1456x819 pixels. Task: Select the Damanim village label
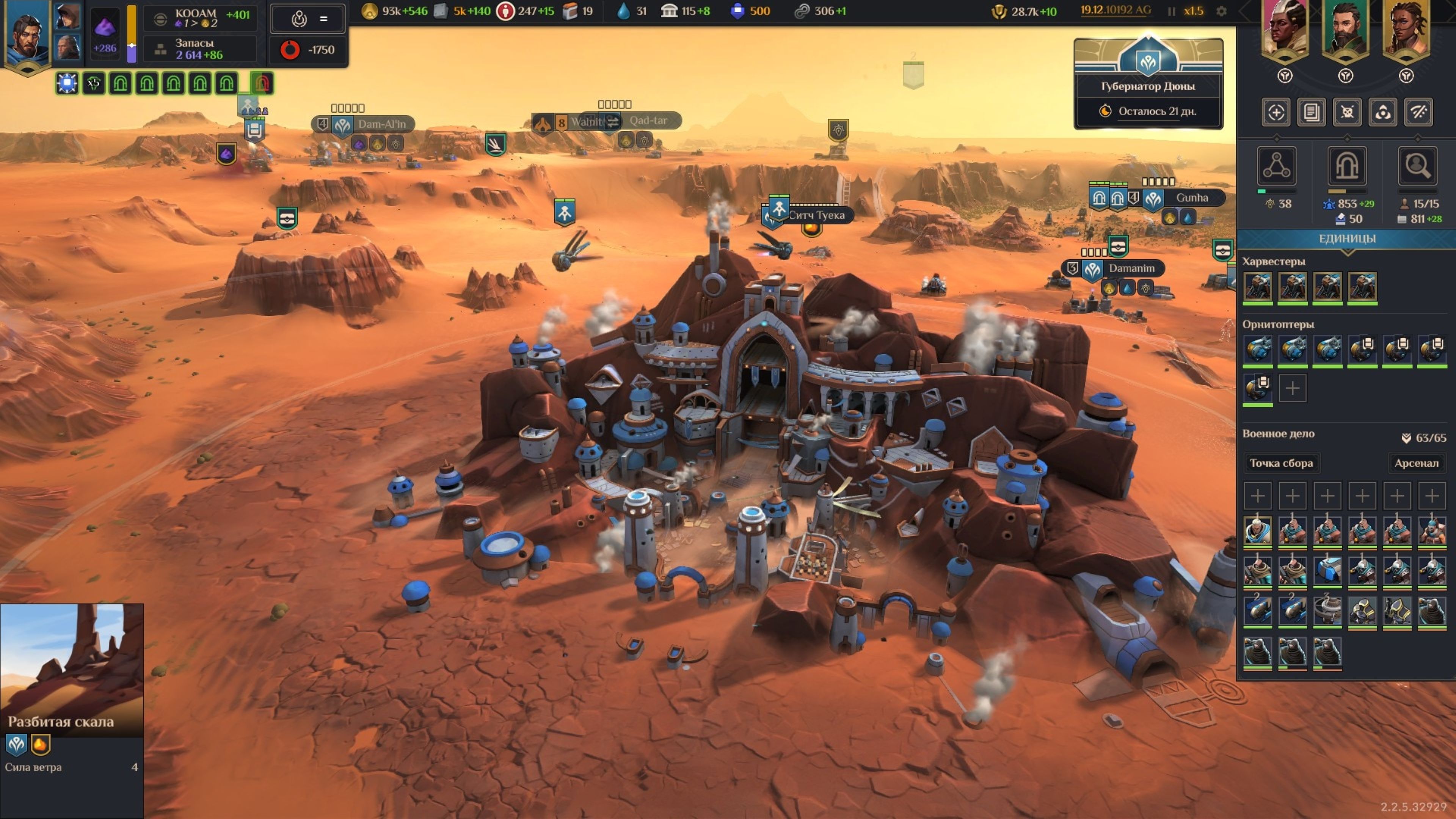point(1131,268)
